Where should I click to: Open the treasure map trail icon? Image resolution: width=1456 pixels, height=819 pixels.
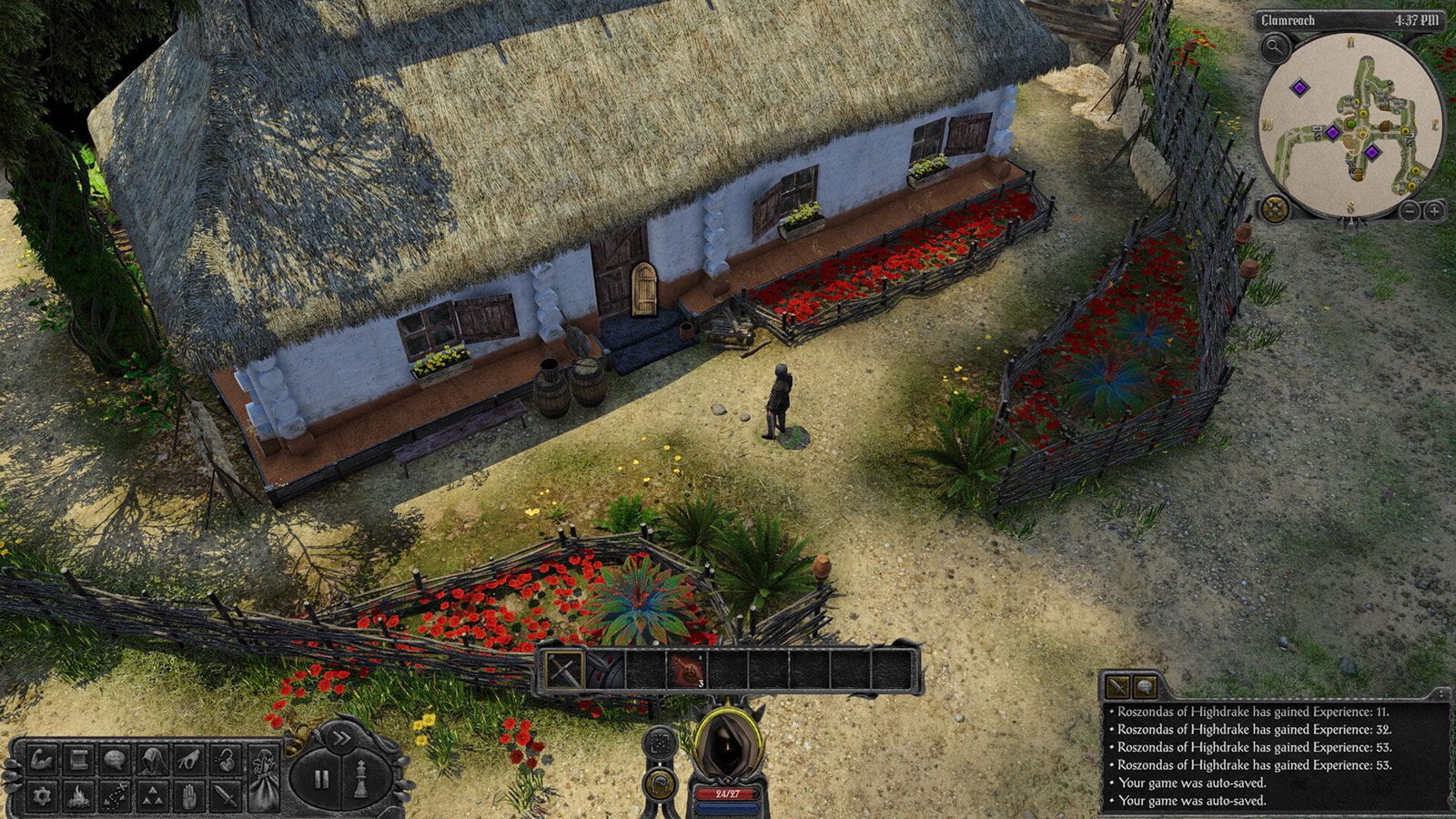(115, 797)
